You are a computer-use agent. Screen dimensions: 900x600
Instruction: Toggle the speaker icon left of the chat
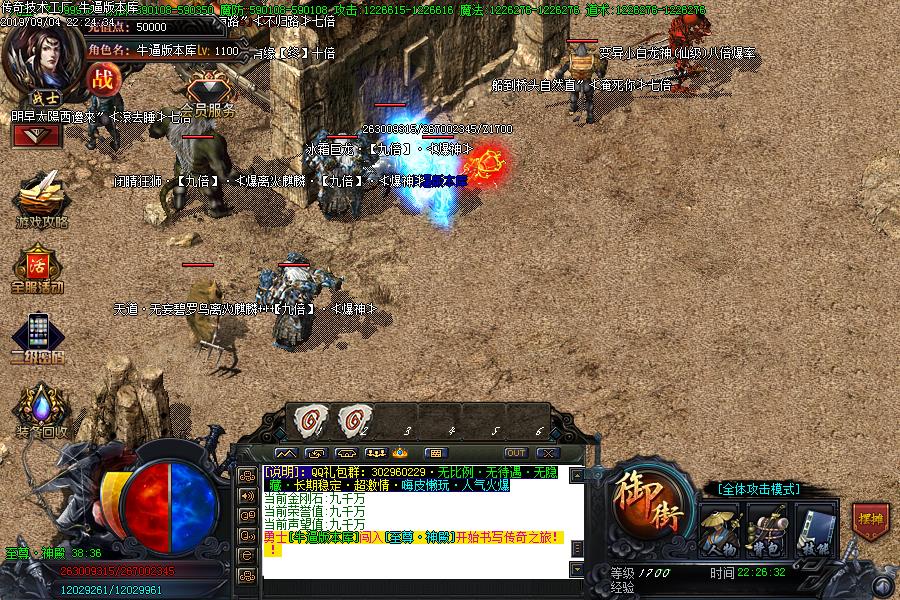[x=247, y=495]
